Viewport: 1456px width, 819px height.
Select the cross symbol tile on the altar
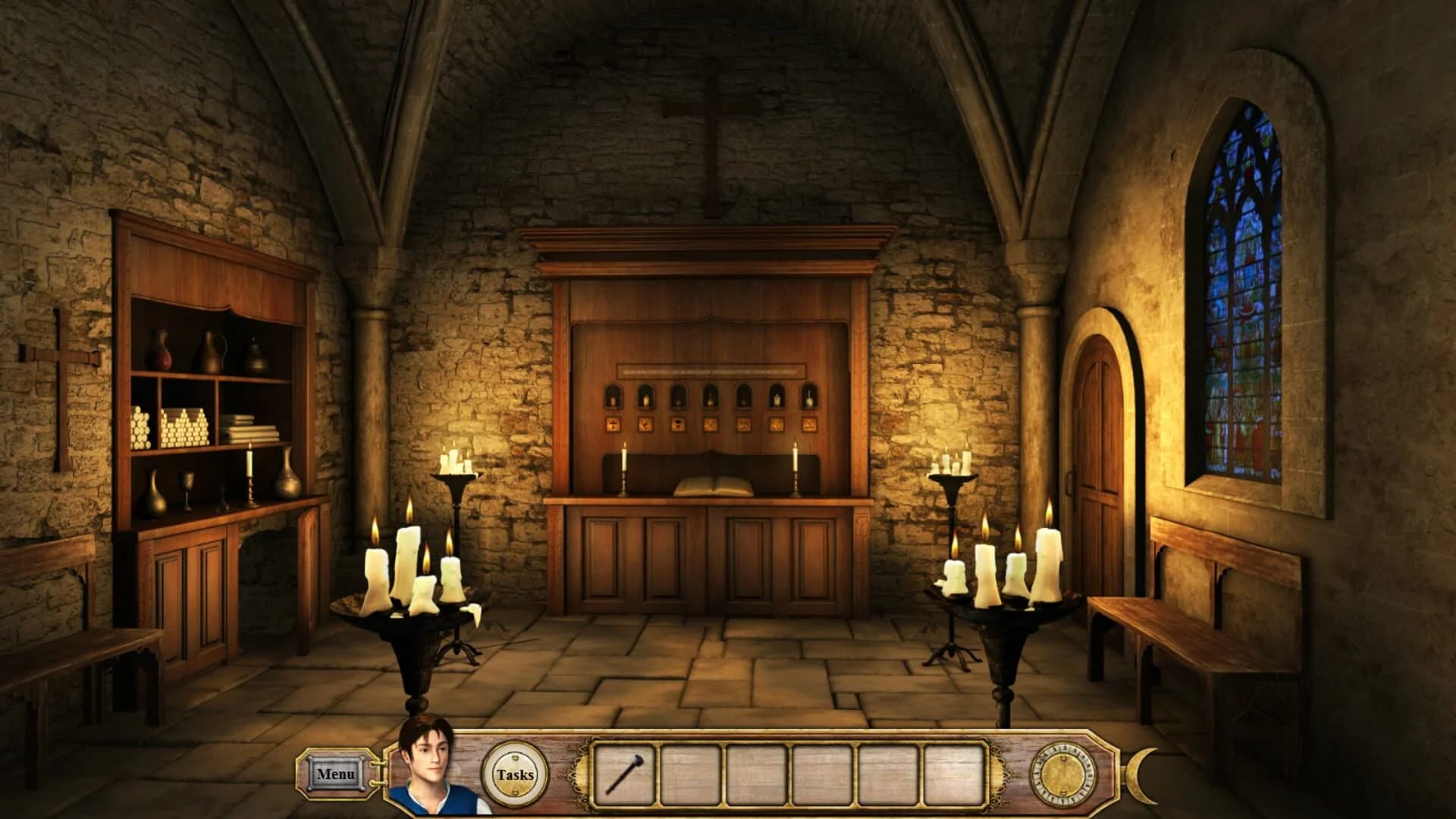(x=613, y=425)
